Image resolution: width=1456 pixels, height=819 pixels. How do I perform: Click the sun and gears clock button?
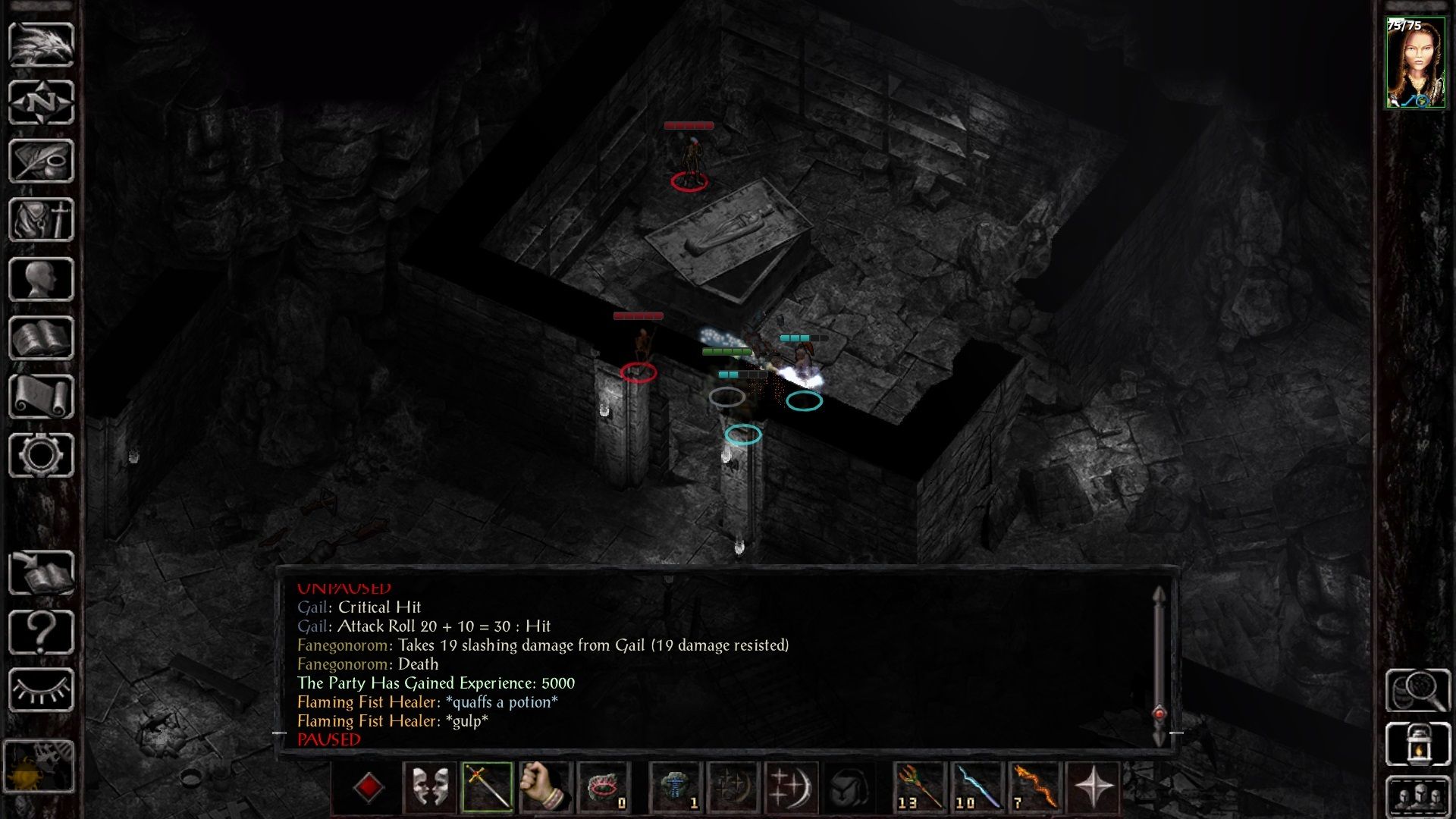(39, 766)
